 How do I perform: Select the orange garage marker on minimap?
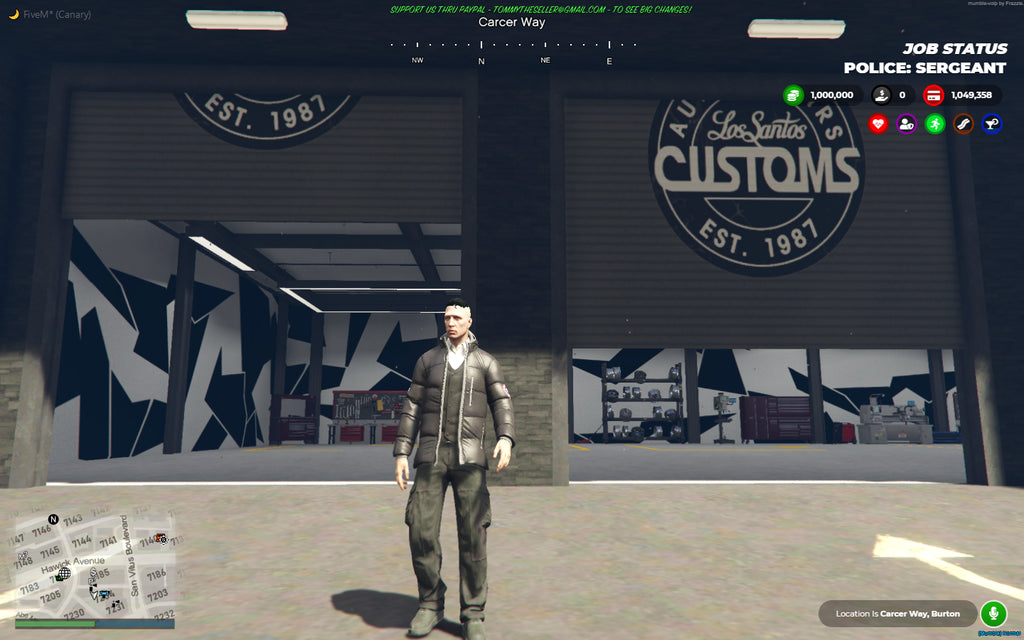point(160,538)
